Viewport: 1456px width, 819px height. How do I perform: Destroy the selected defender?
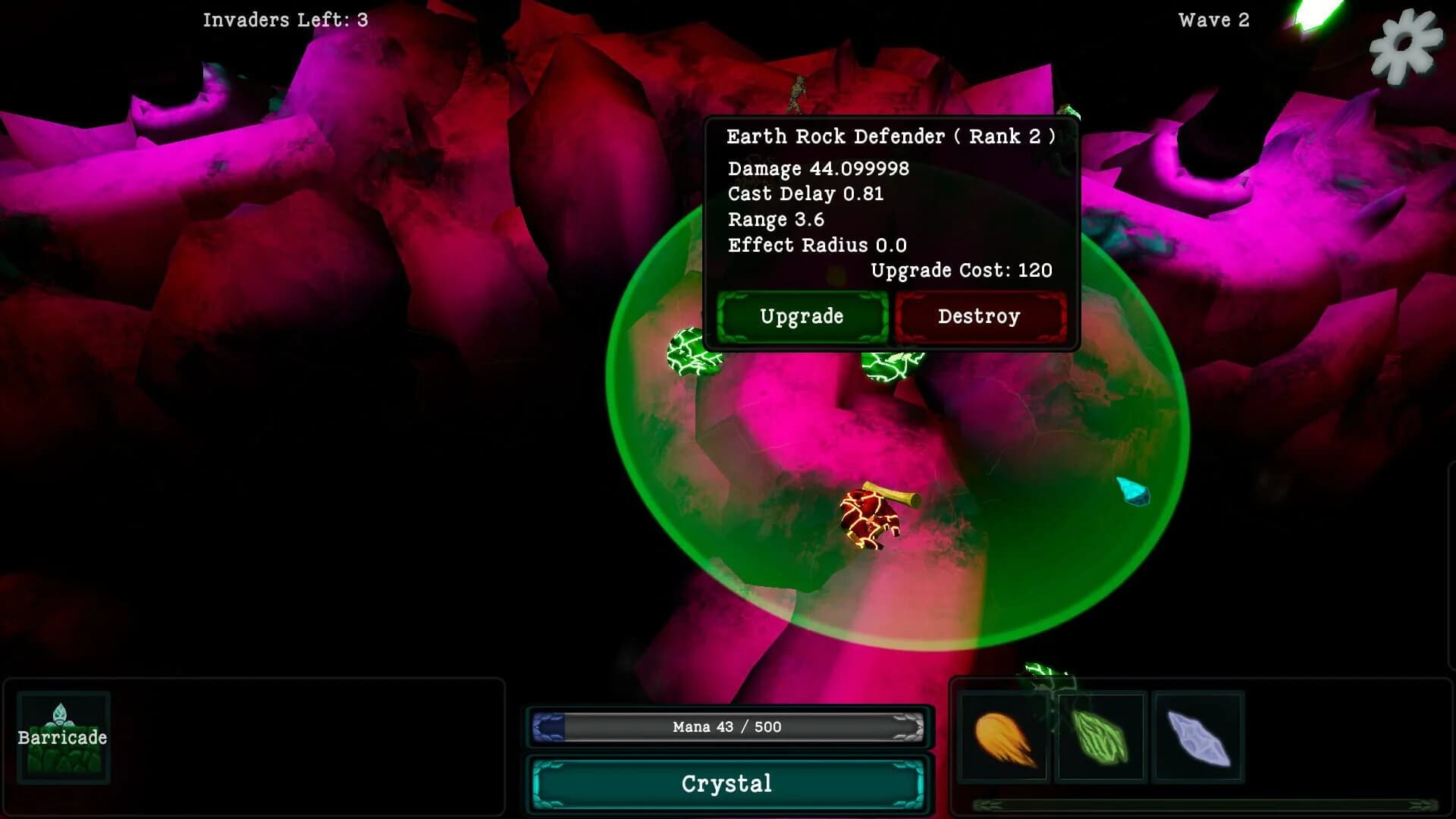[x=980, y=316]
